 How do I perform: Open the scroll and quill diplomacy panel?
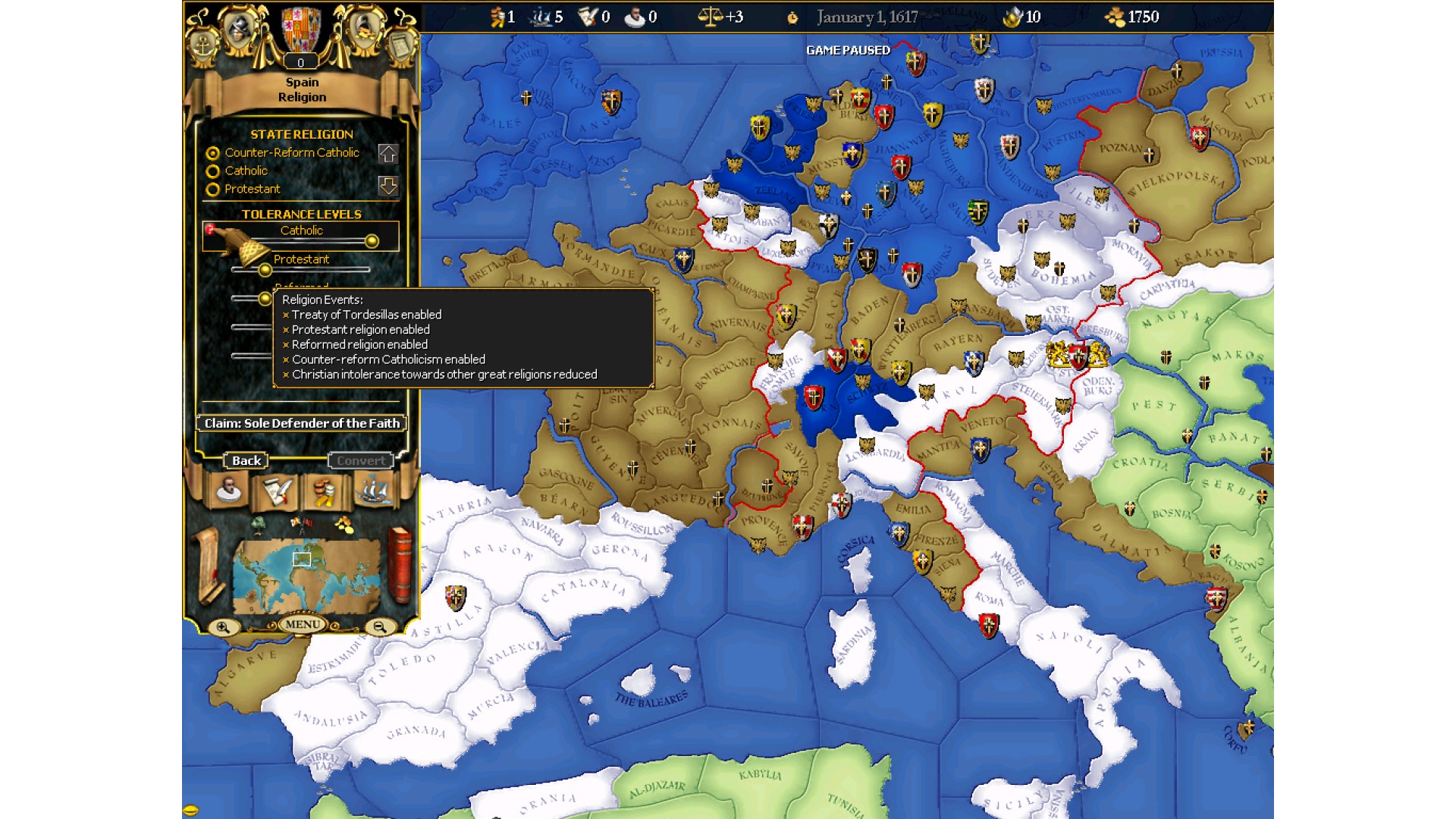277,491
